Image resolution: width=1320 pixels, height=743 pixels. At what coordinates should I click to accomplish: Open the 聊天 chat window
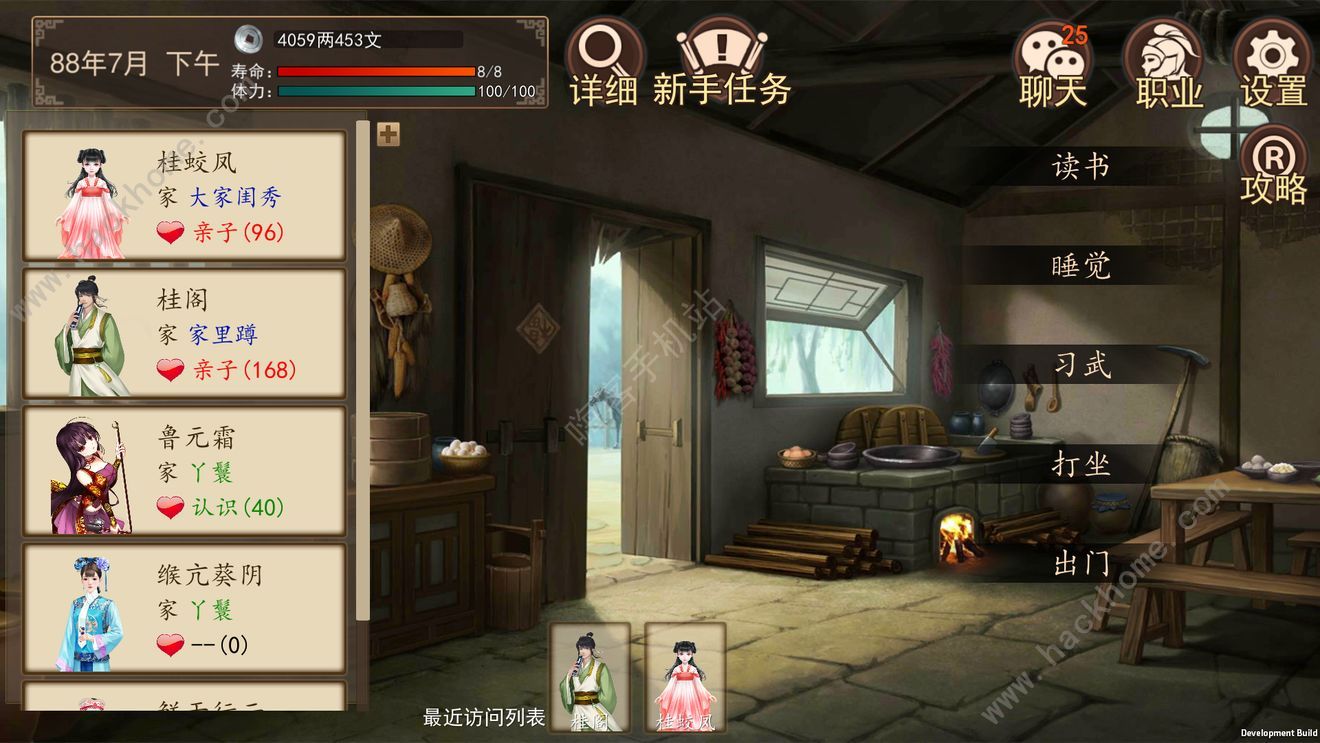[1052, 65]
